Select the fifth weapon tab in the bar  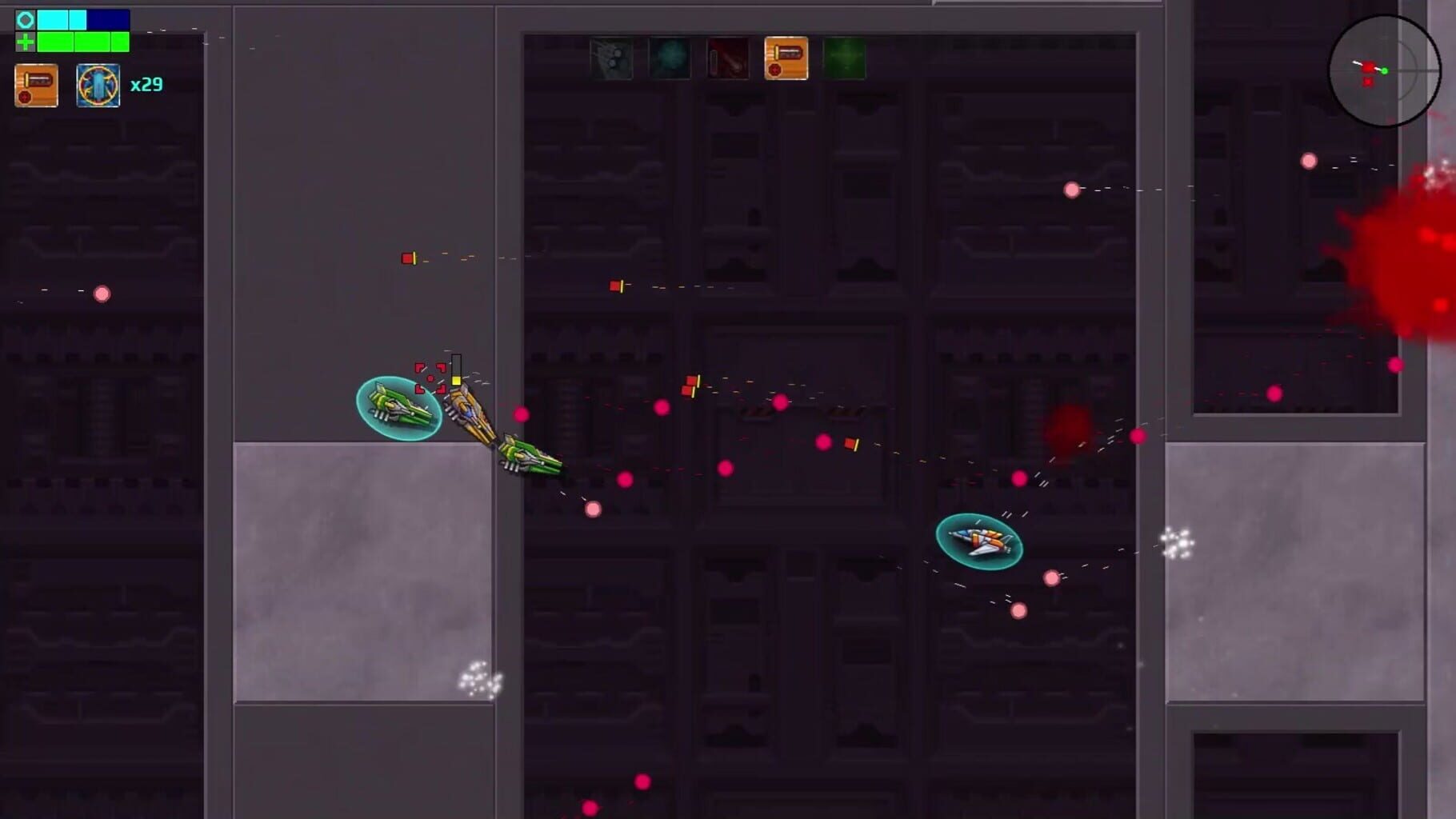coord(845,60)
